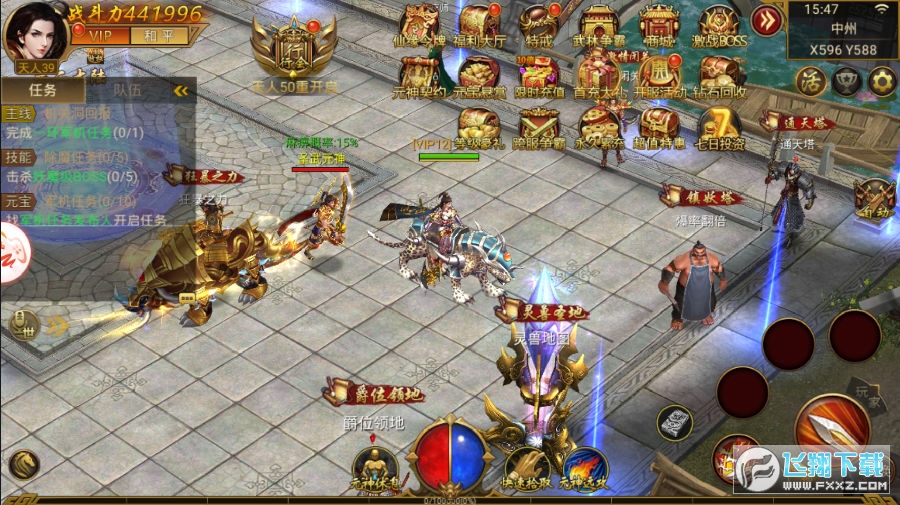Open the 激战BOSS menu
The width and height of the screenshot is (900, 505).
point(718,22)
